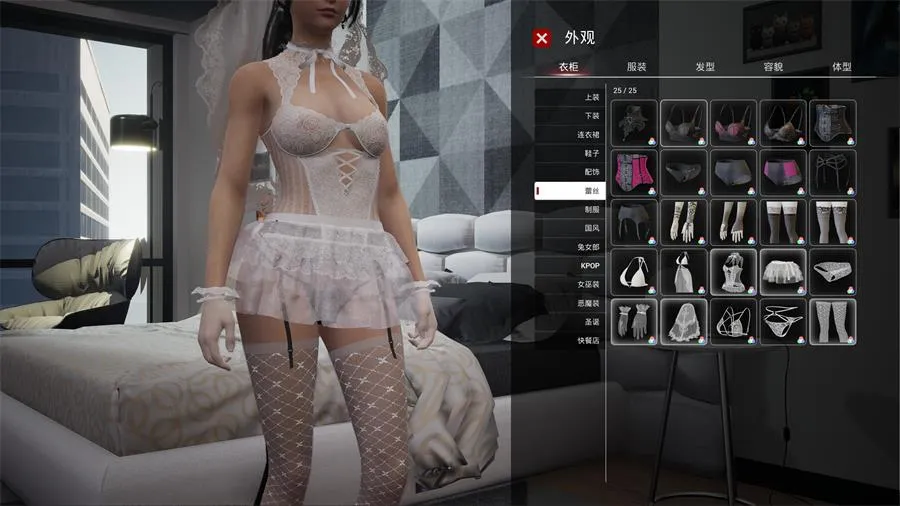Open the 连衣裙 dress category
900x506 pixels.
pos(591,134)
